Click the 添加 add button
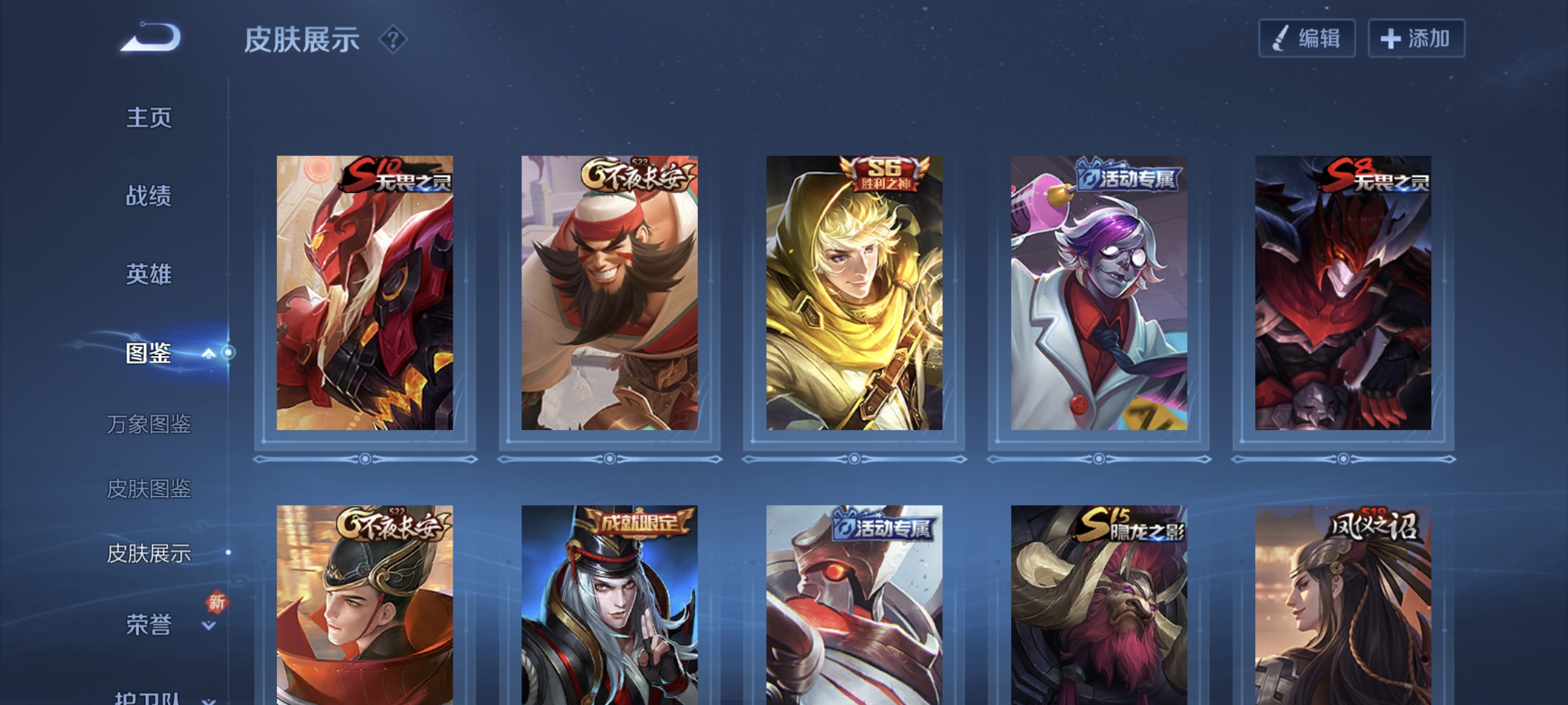Screen dimensions: 1568x705 click(x=1416, y=39)
